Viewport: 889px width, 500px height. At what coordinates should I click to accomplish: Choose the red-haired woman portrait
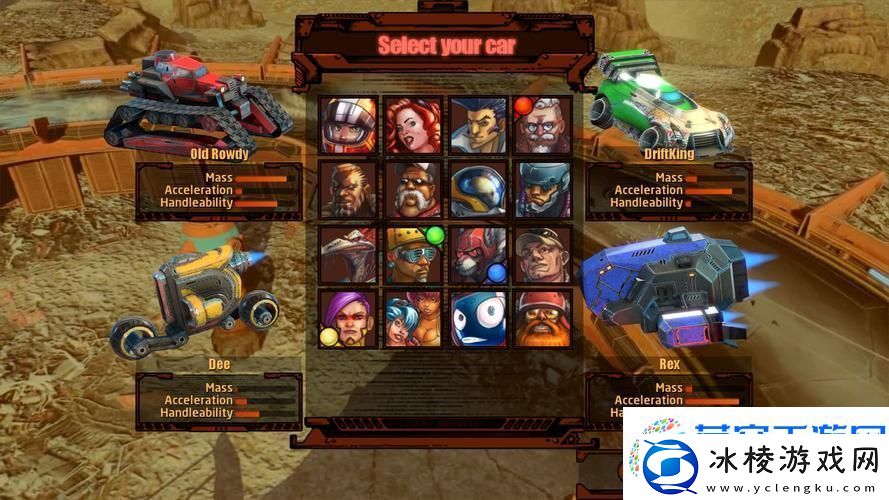click(413, 125)
